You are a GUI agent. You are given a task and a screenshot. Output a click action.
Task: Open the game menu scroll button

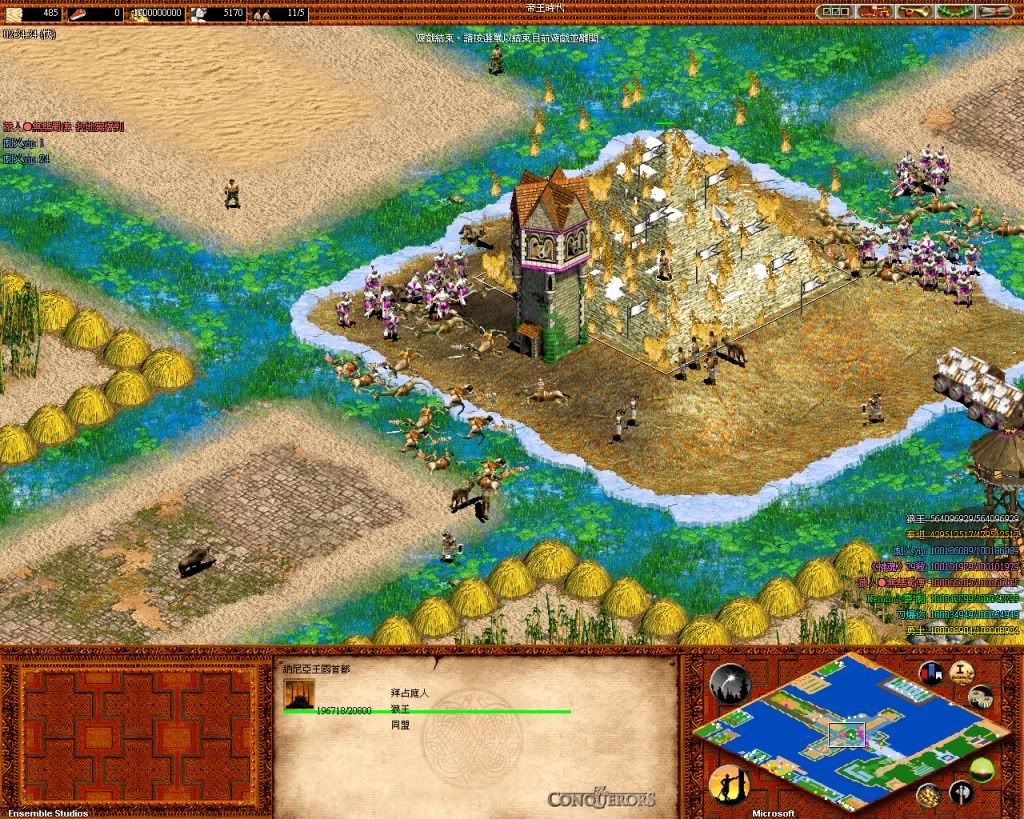point(992,12)
